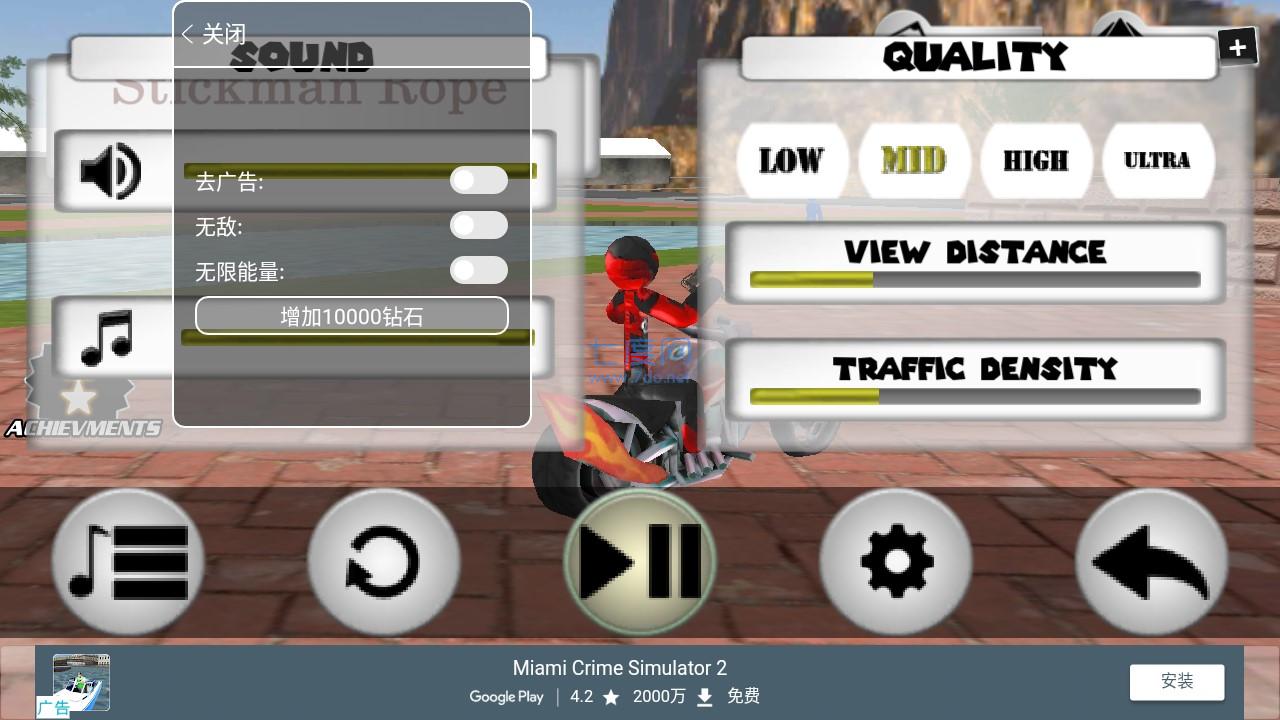This screenshot has height=720, width=1280.
Task: Go back using the big arrow icon
Action: coord(1151,561)
